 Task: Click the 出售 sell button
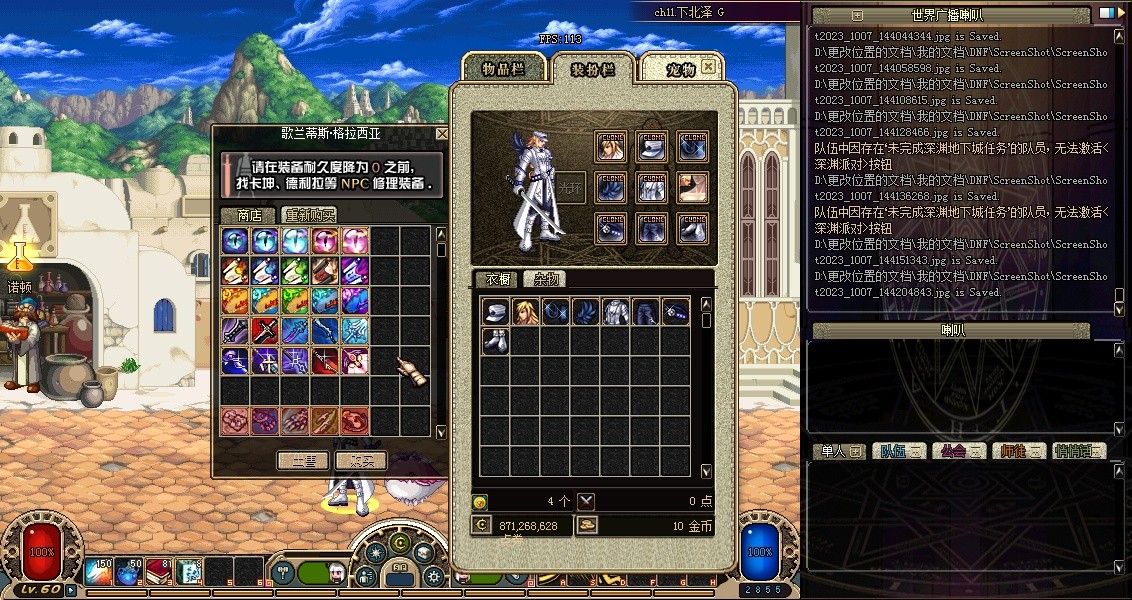click(303, 461)
